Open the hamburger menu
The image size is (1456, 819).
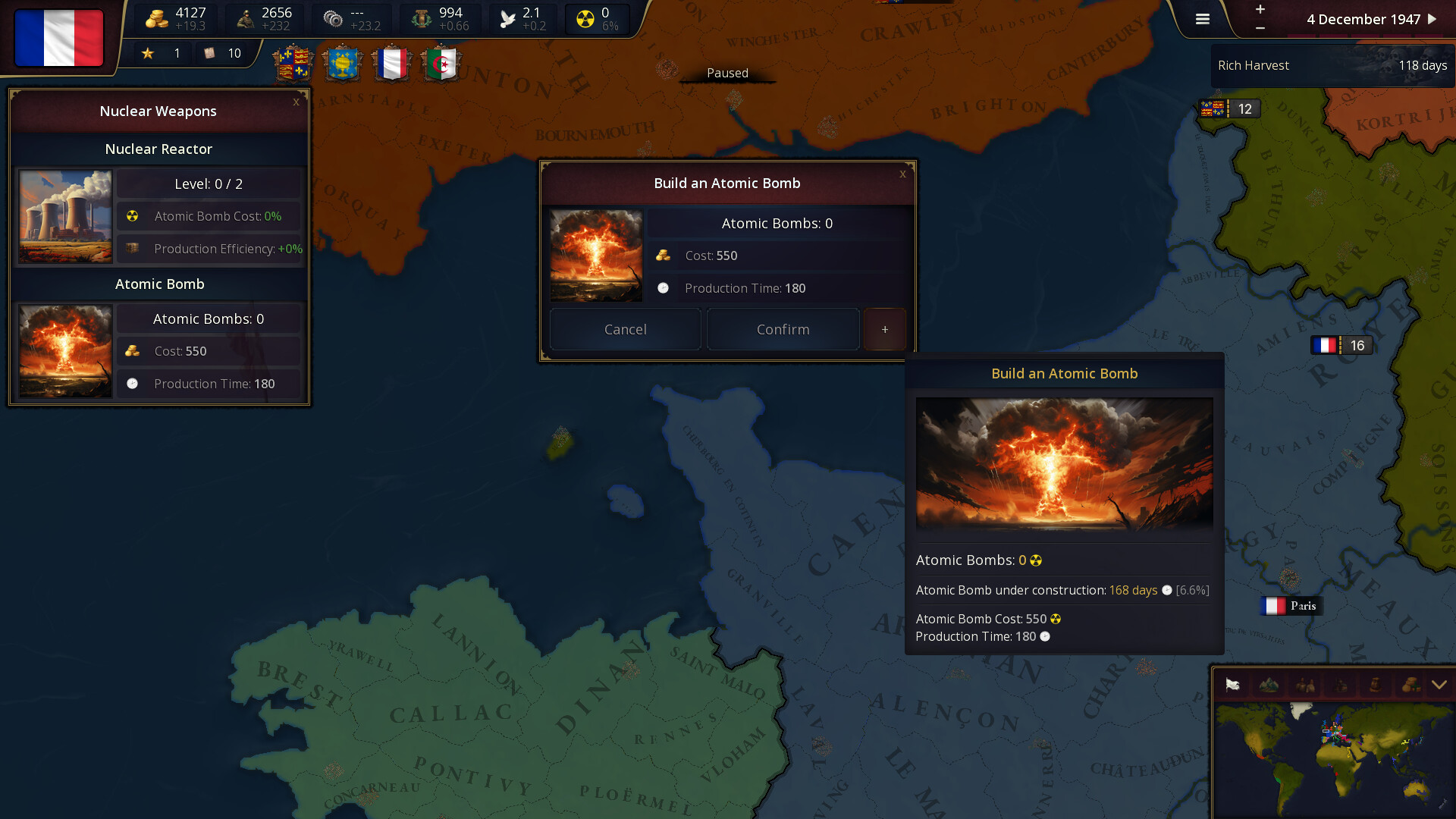[x=1202, y=19]
